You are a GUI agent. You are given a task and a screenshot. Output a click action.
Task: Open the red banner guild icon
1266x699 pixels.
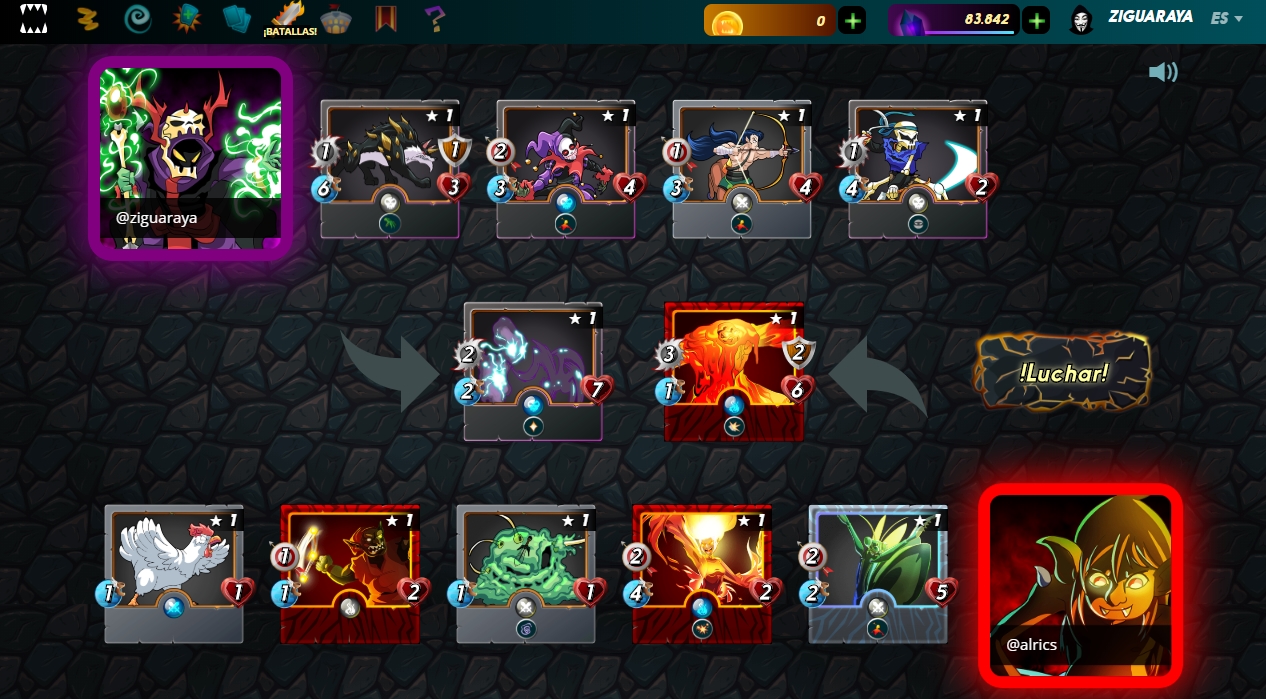386,19
